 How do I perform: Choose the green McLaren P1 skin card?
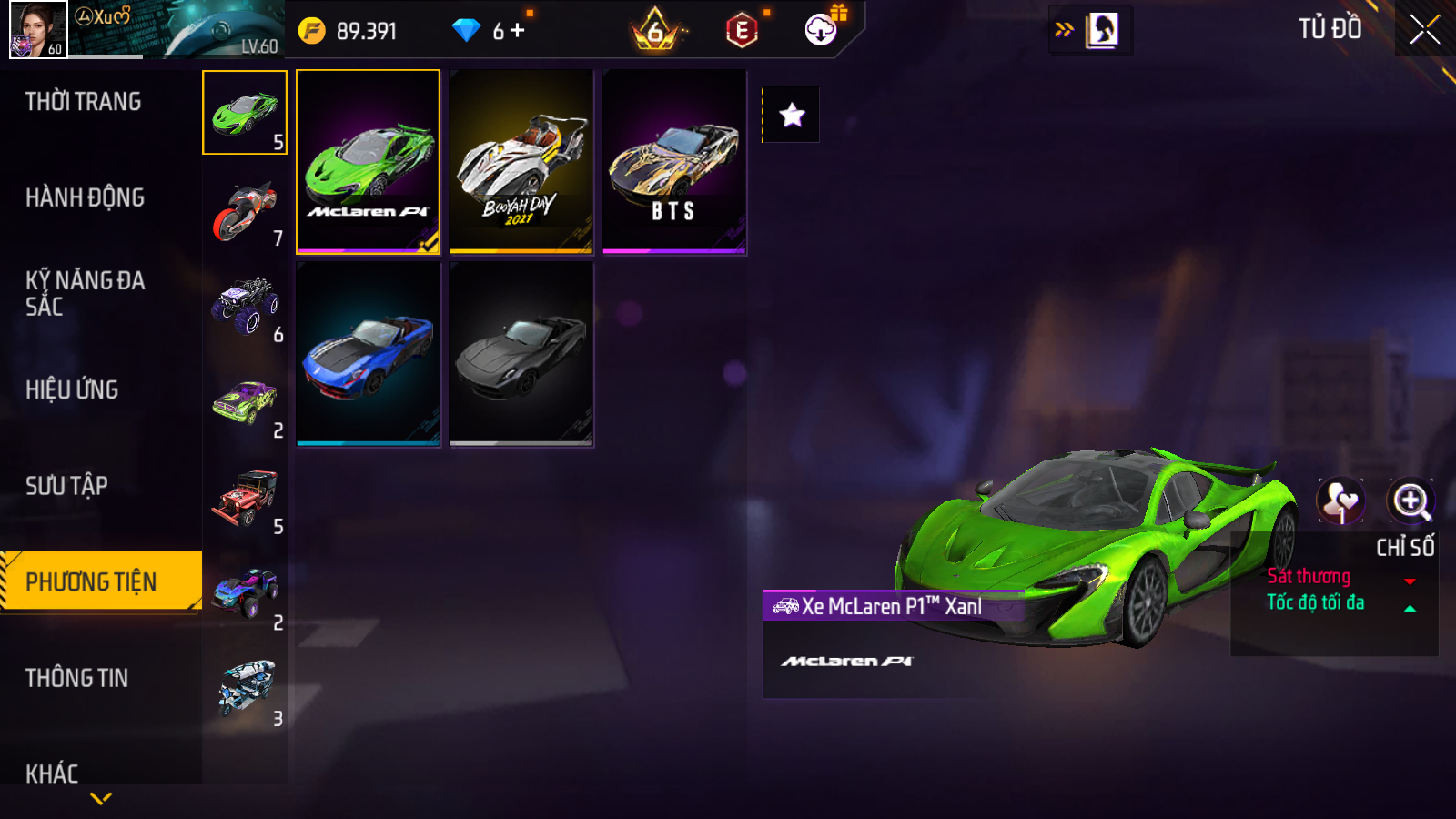pos(369,161)
